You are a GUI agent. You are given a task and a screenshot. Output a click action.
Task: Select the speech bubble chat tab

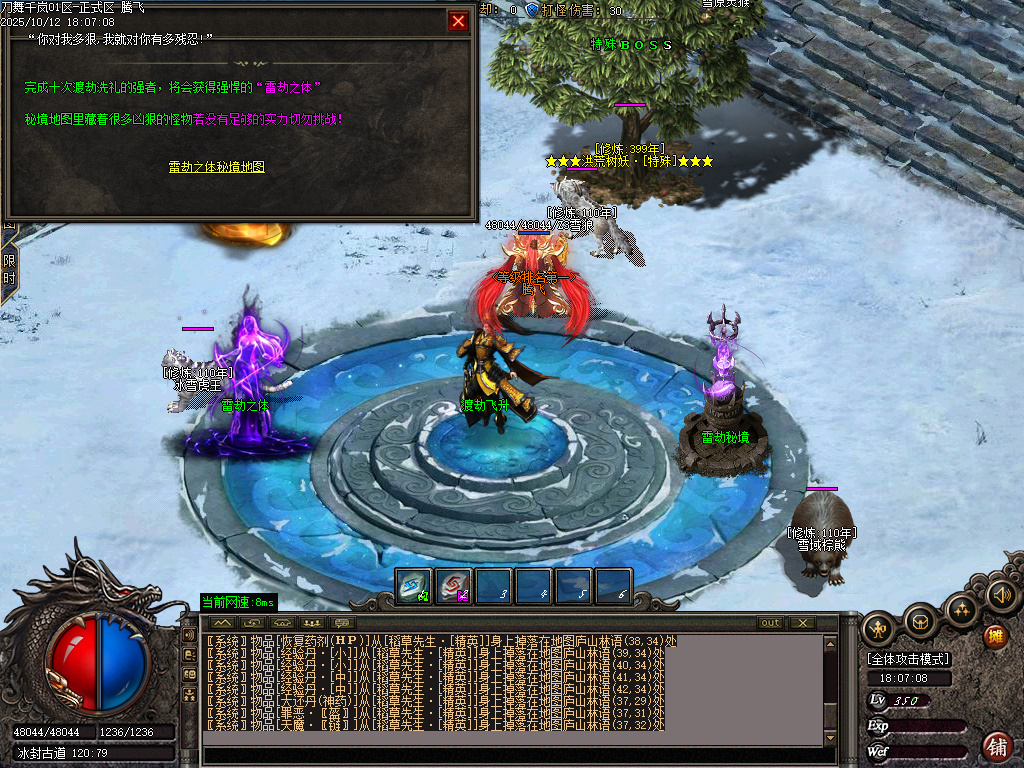pyautogui.click(x=343, y=623)
